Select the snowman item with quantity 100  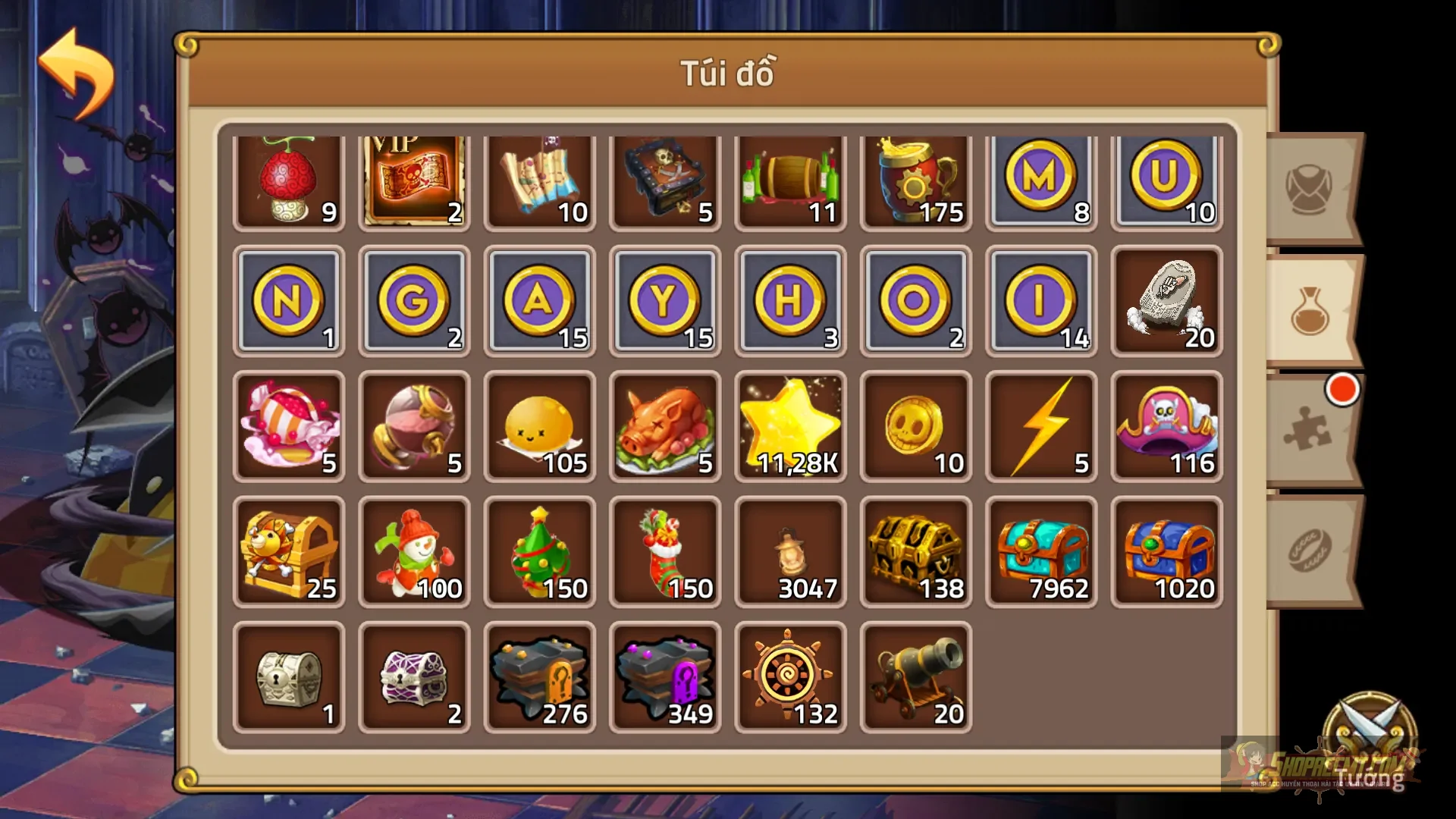(414, 552)
